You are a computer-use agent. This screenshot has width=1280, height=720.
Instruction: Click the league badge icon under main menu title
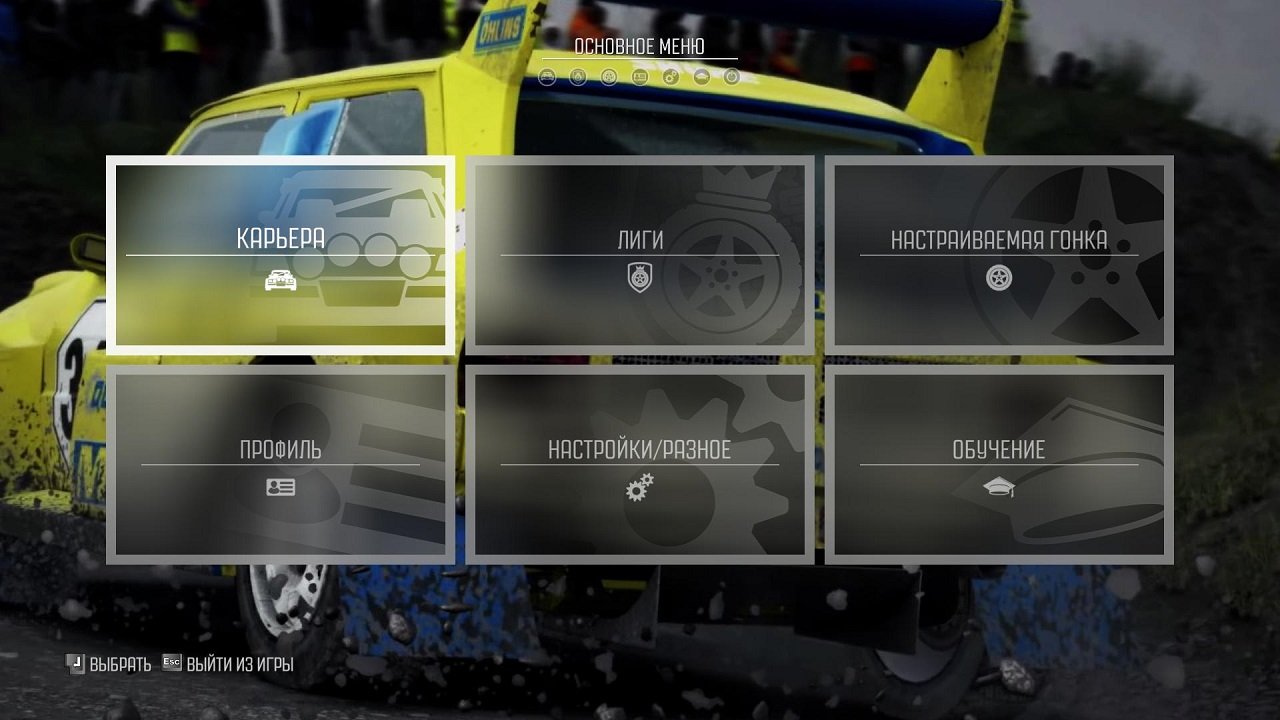click(x=578, y=77)
